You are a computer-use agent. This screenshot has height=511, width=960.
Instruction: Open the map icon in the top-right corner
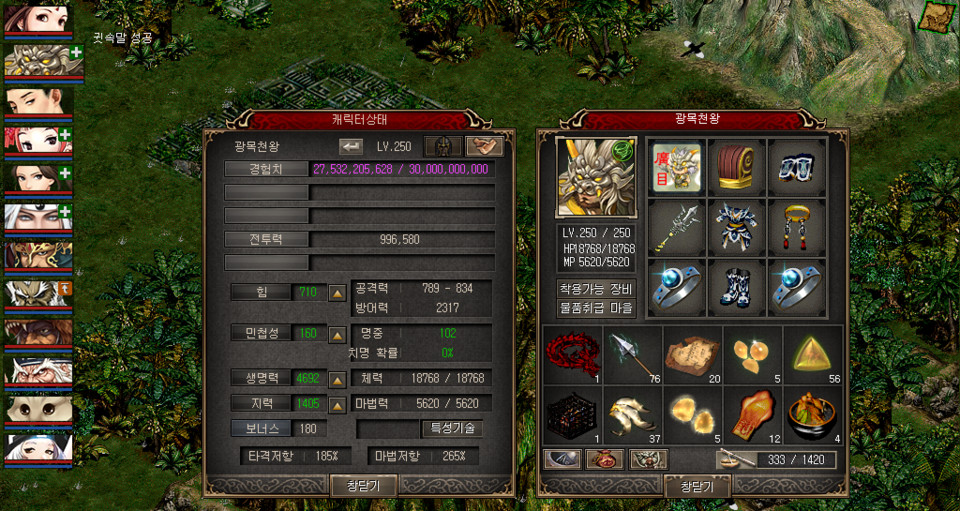937,17
